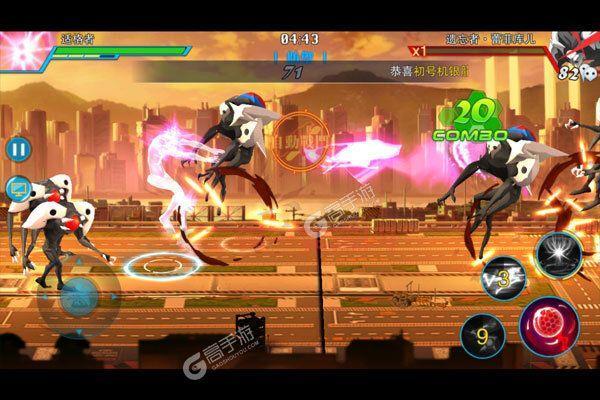Trigger the skill showing cooldown 9
The image size is (600, 400).
(x=483, y=333)
